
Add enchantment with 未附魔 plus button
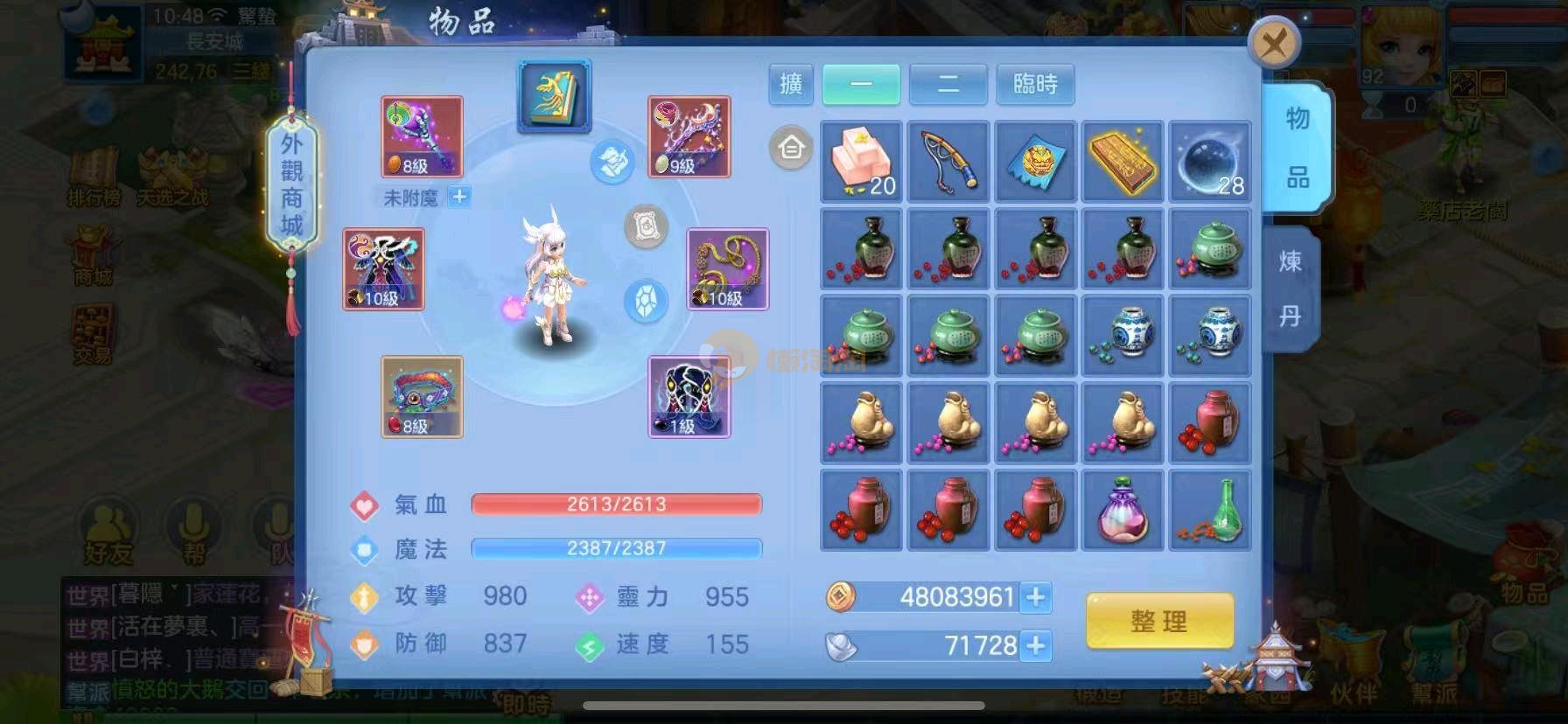coord(458,198)
